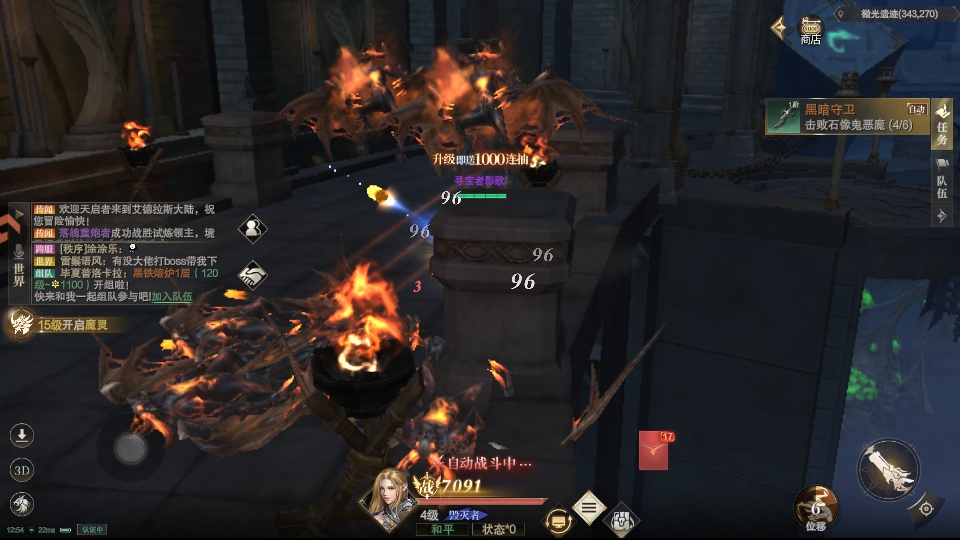This screenshot has width=960, height=540.
Task: Open the download arrow icon
Action: 22,435
